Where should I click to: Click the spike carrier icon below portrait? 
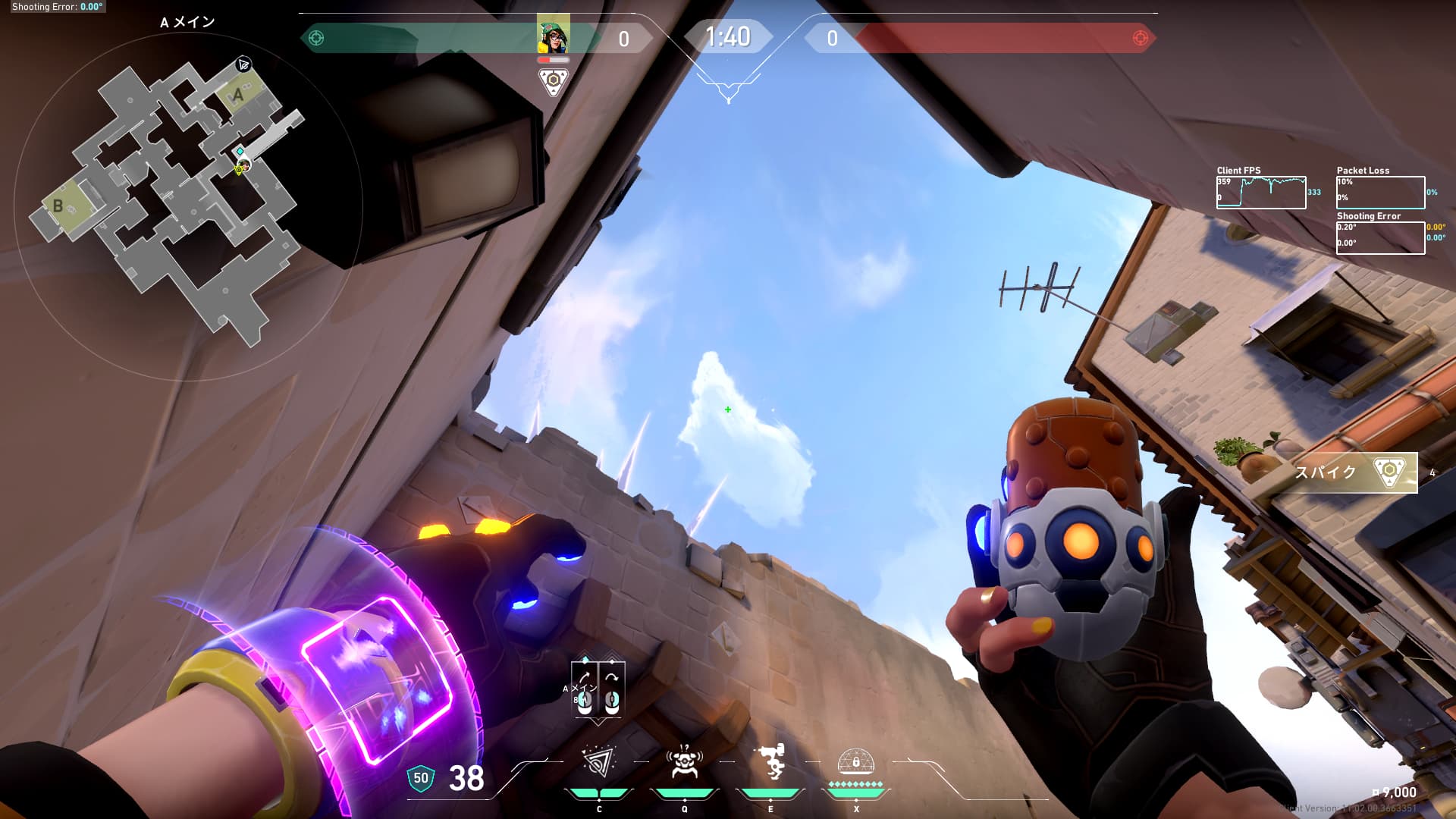pos(554,81)
